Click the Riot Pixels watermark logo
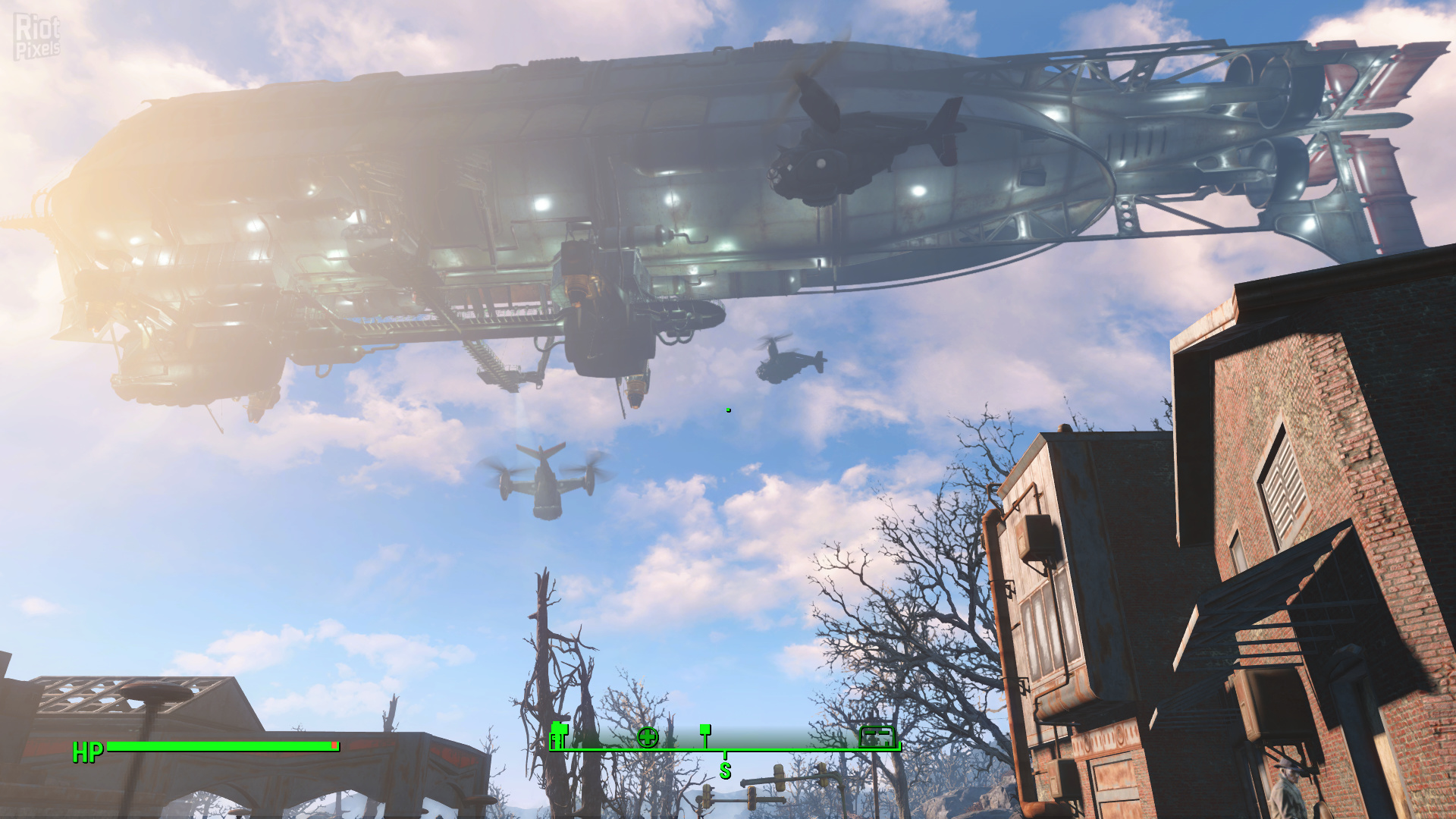This screenshot has height=819, width=1456. 36,36
